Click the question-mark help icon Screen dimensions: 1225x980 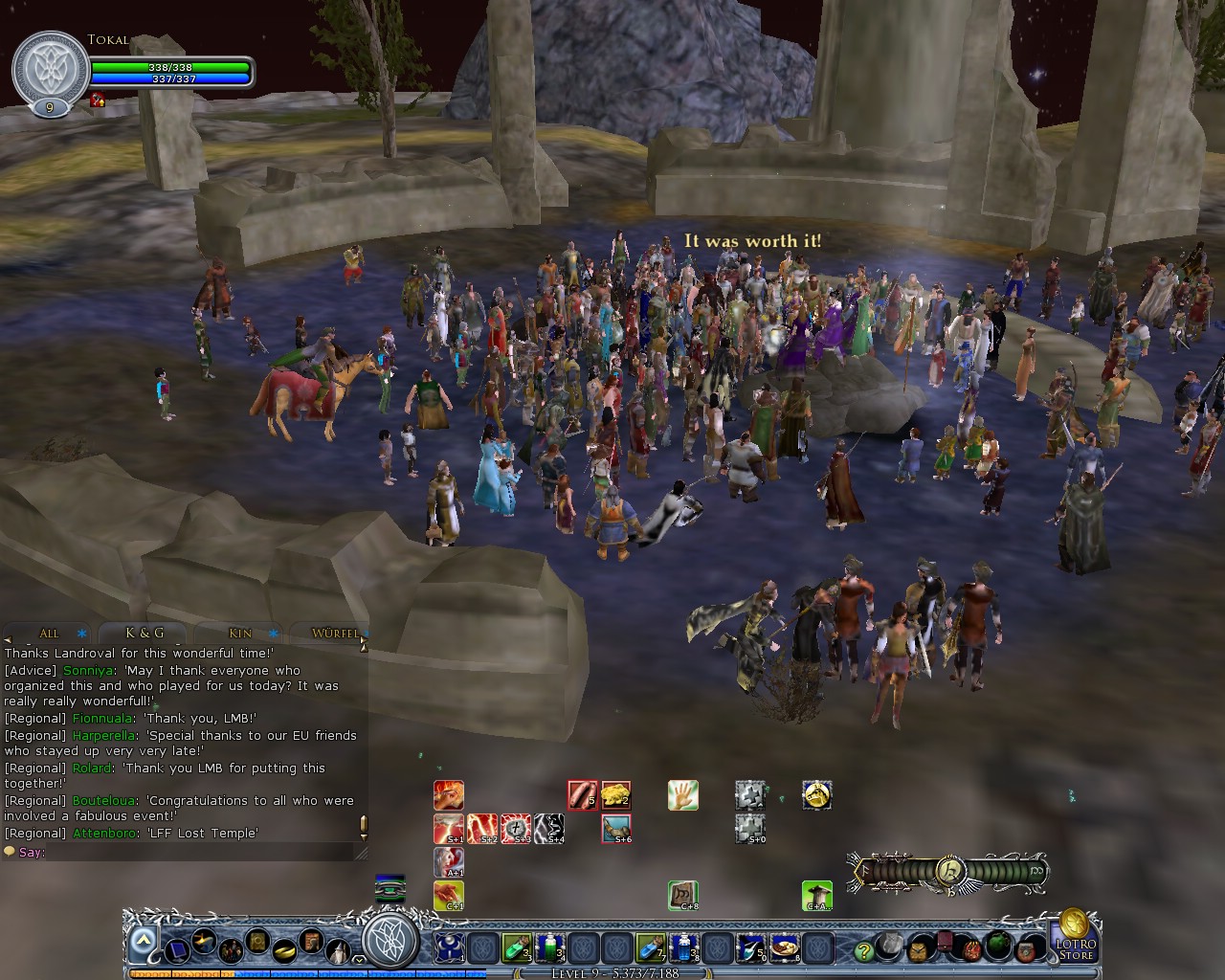(x=863, y=952)
